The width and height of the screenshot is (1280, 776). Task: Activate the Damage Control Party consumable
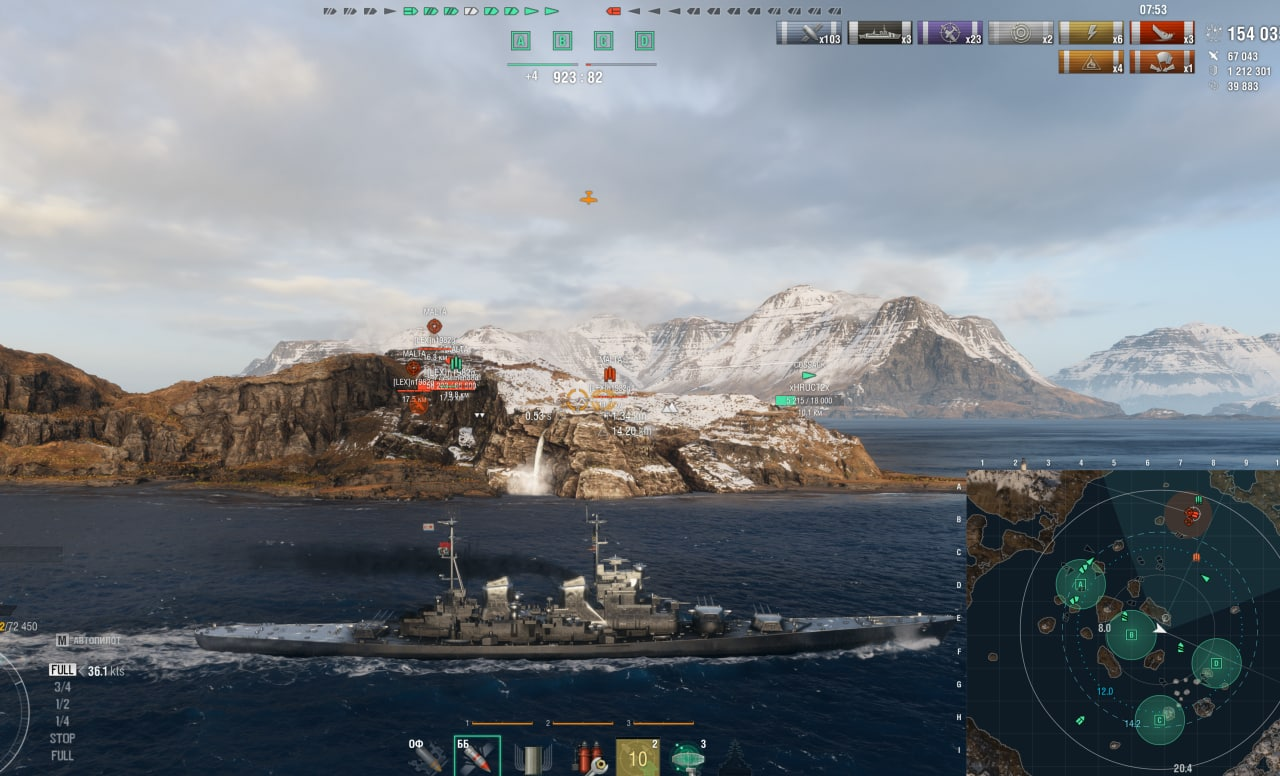590,757
